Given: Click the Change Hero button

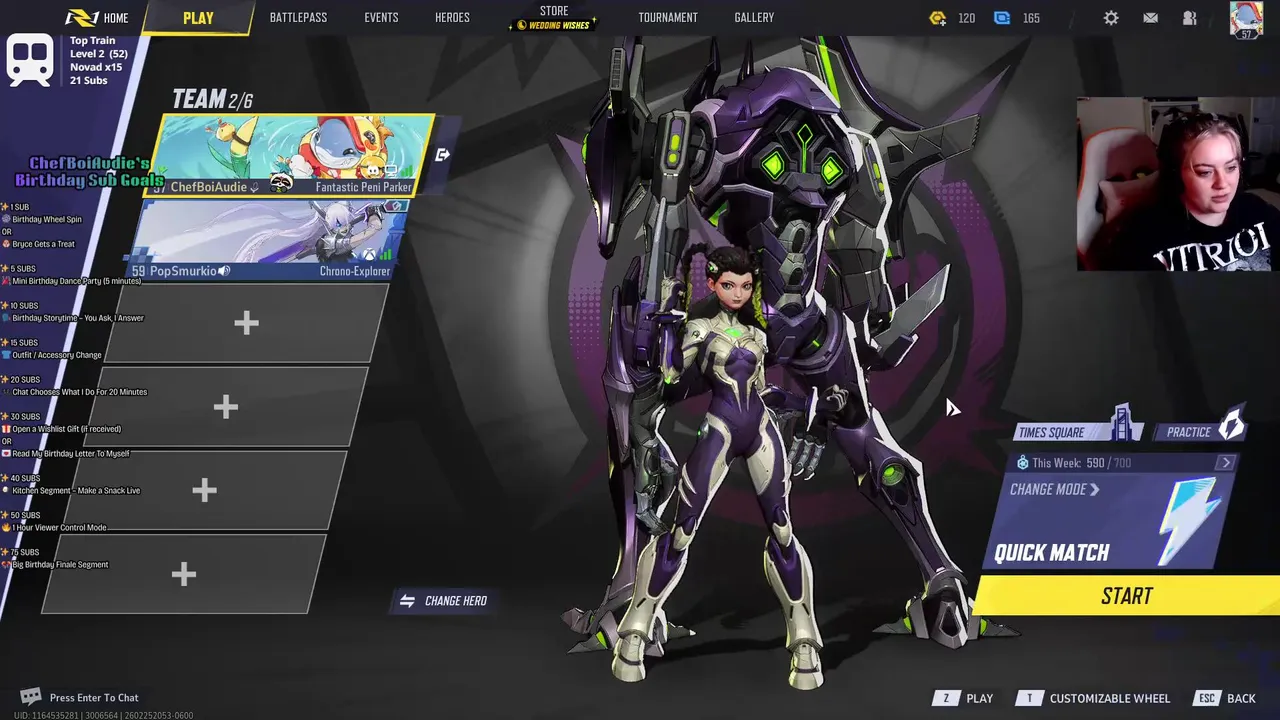Looking at the screenshot, I should click(x=446, y=601).
